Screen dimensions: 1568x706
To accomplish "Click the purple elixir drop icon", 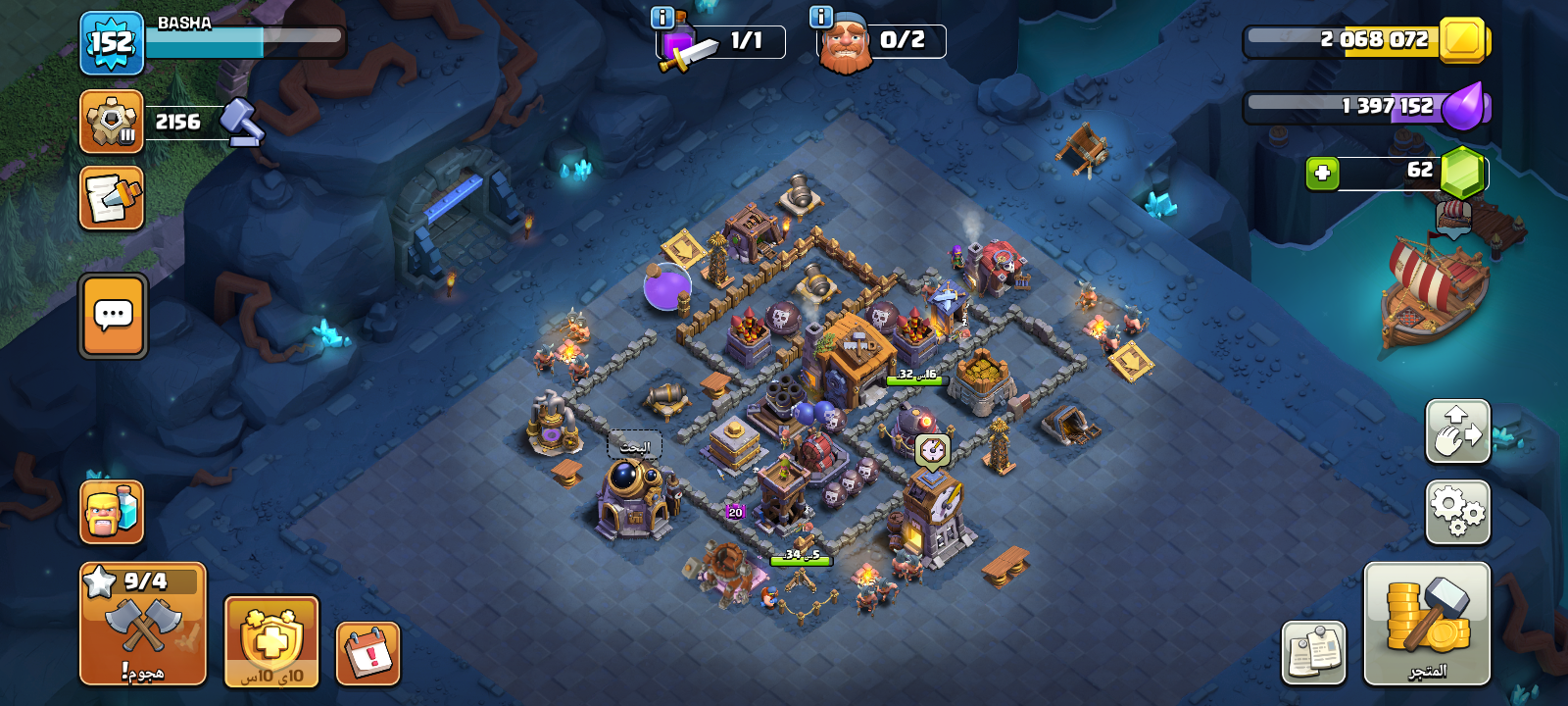I will pyautogui.click(x=1463, y=106).
